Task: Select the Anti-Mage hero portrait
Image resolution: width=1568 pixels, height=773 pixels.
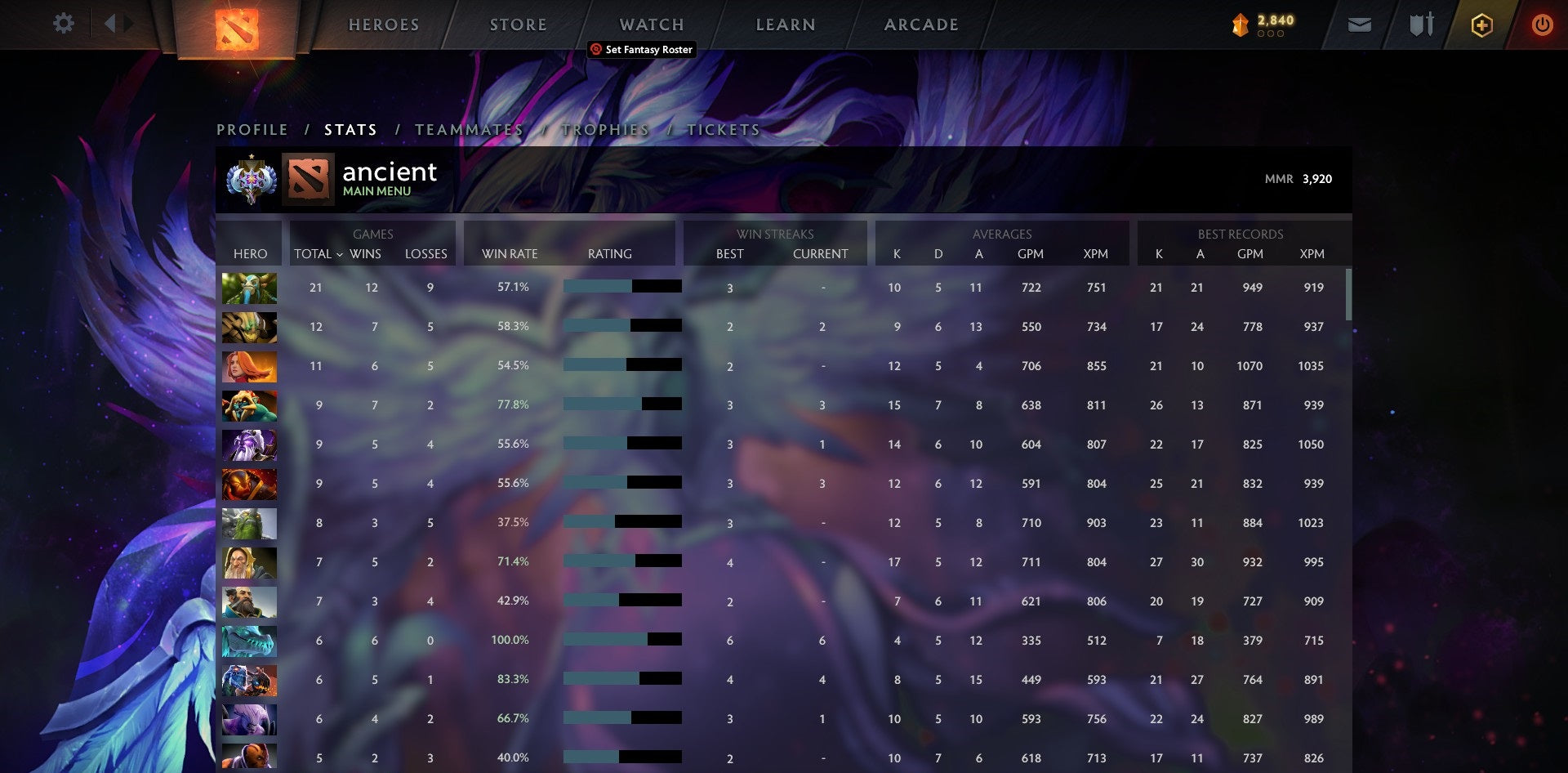Action: 250,719
